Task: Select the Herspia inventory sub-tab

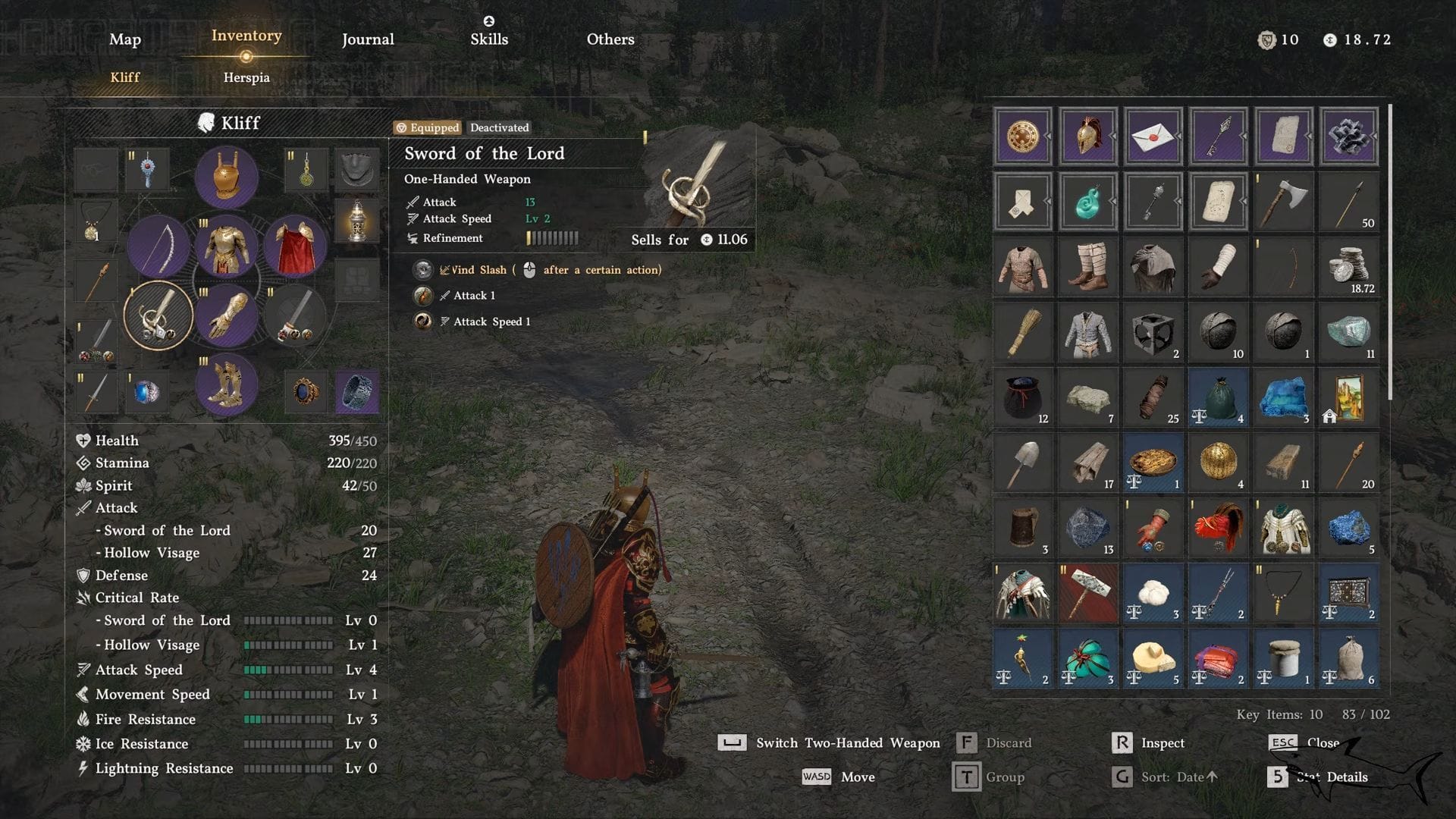Action: point(246,77)
